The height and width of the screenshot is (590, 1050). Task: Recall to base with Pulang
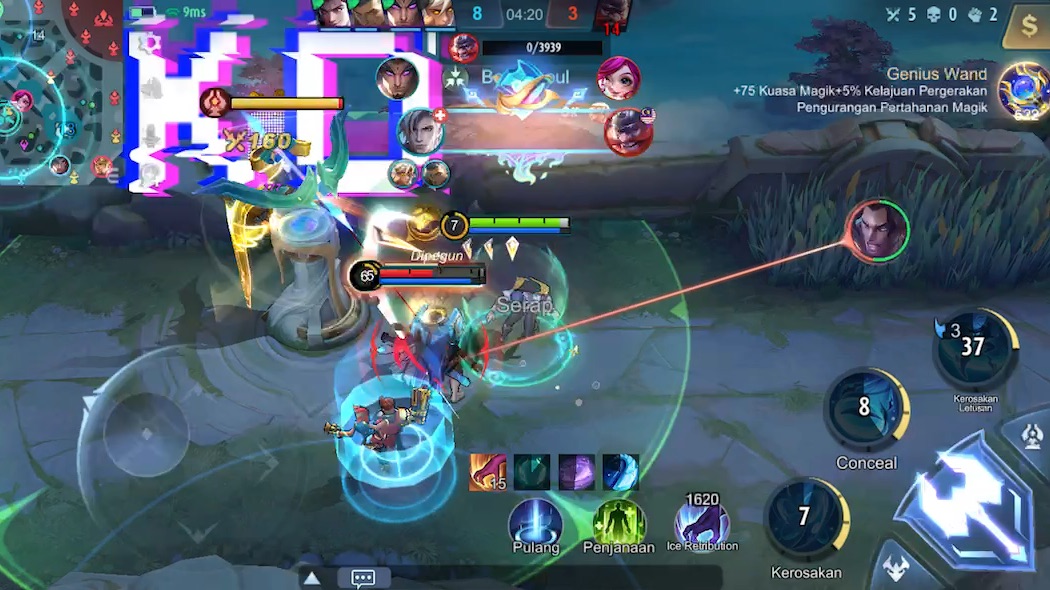pyautogui.click(x=535, y=524)
